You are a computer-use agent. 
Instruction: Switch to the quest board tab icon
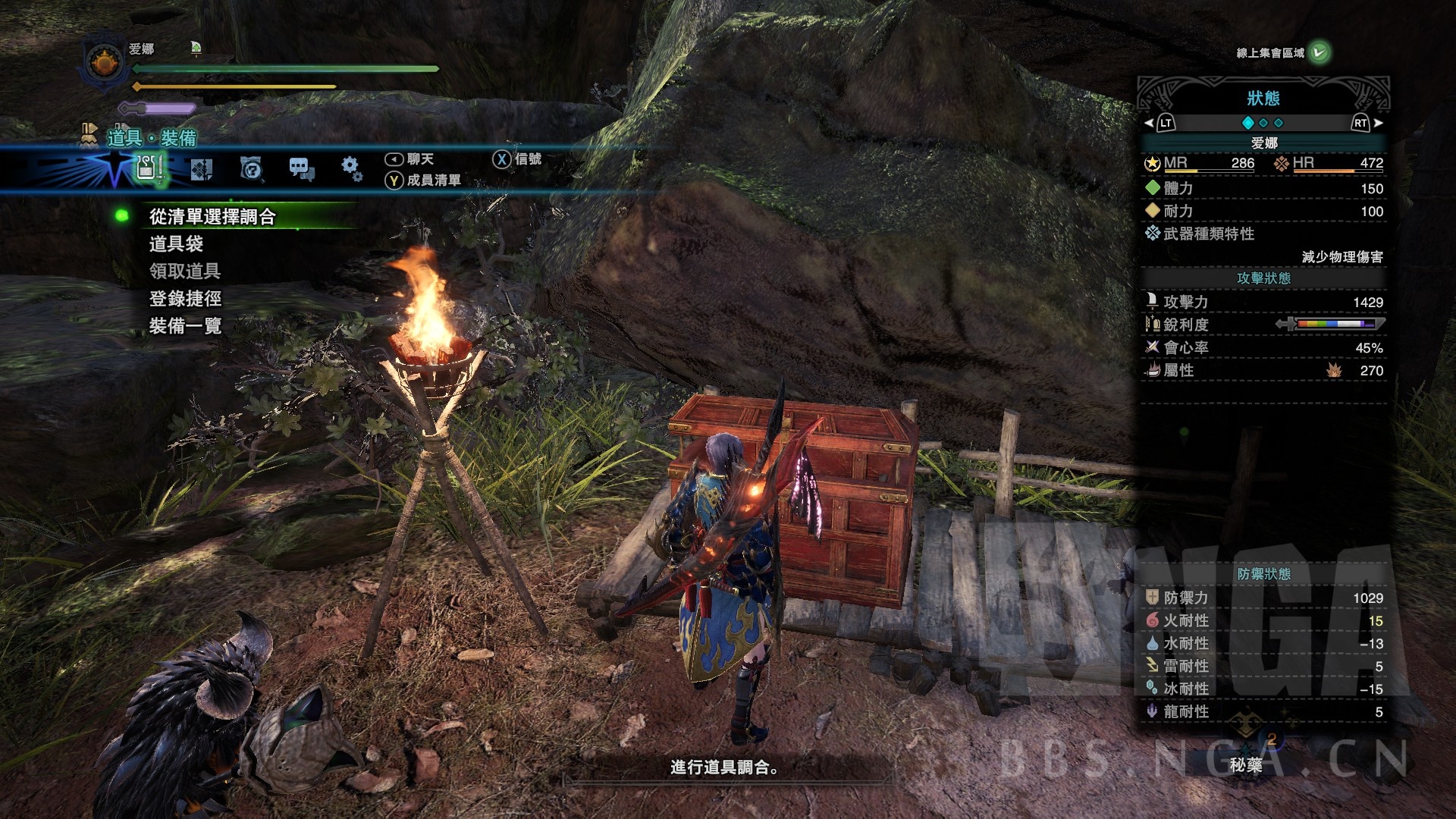coord(201,169)
